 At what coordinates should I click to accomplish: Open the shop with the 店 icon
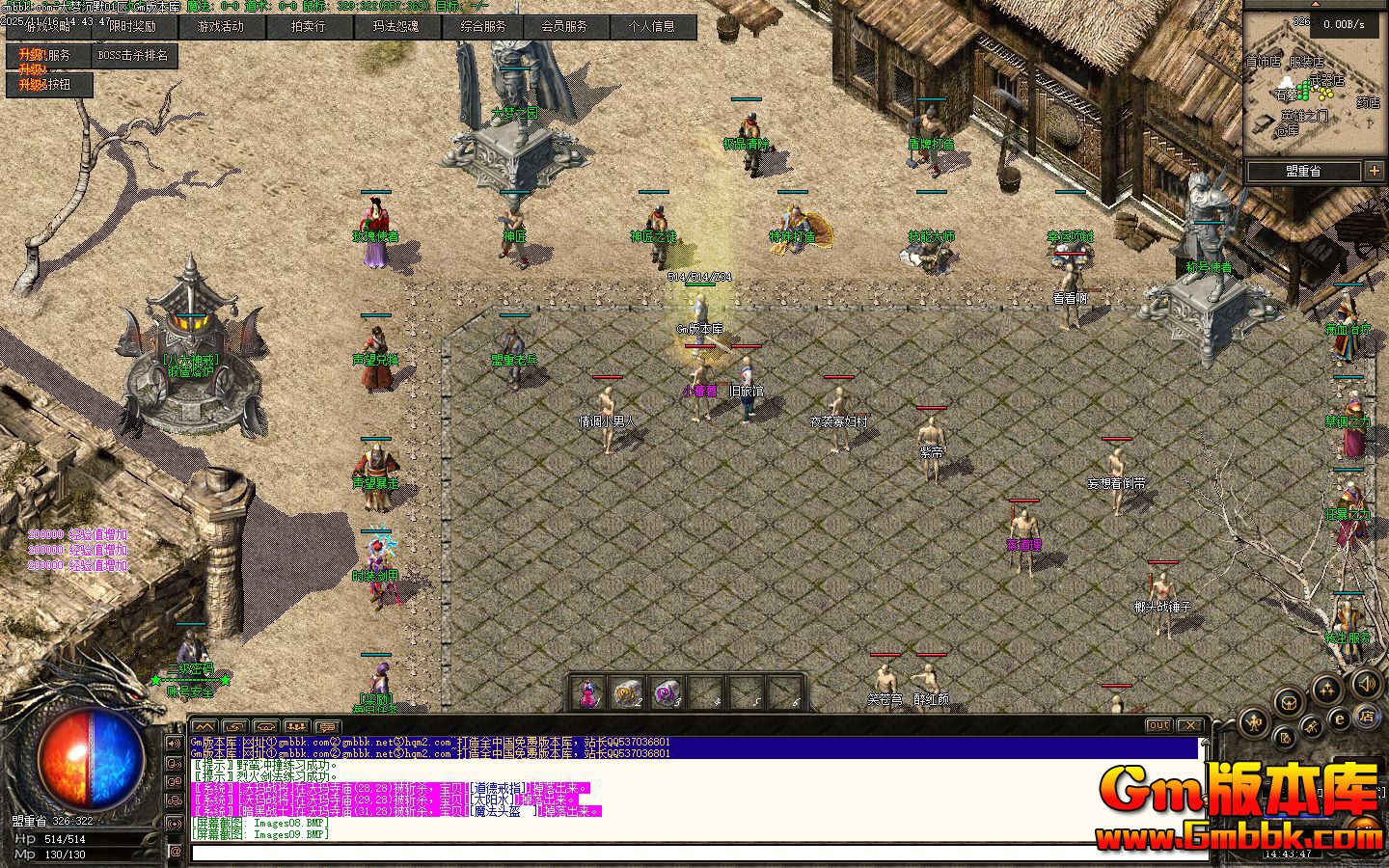tap(1367, 717)
